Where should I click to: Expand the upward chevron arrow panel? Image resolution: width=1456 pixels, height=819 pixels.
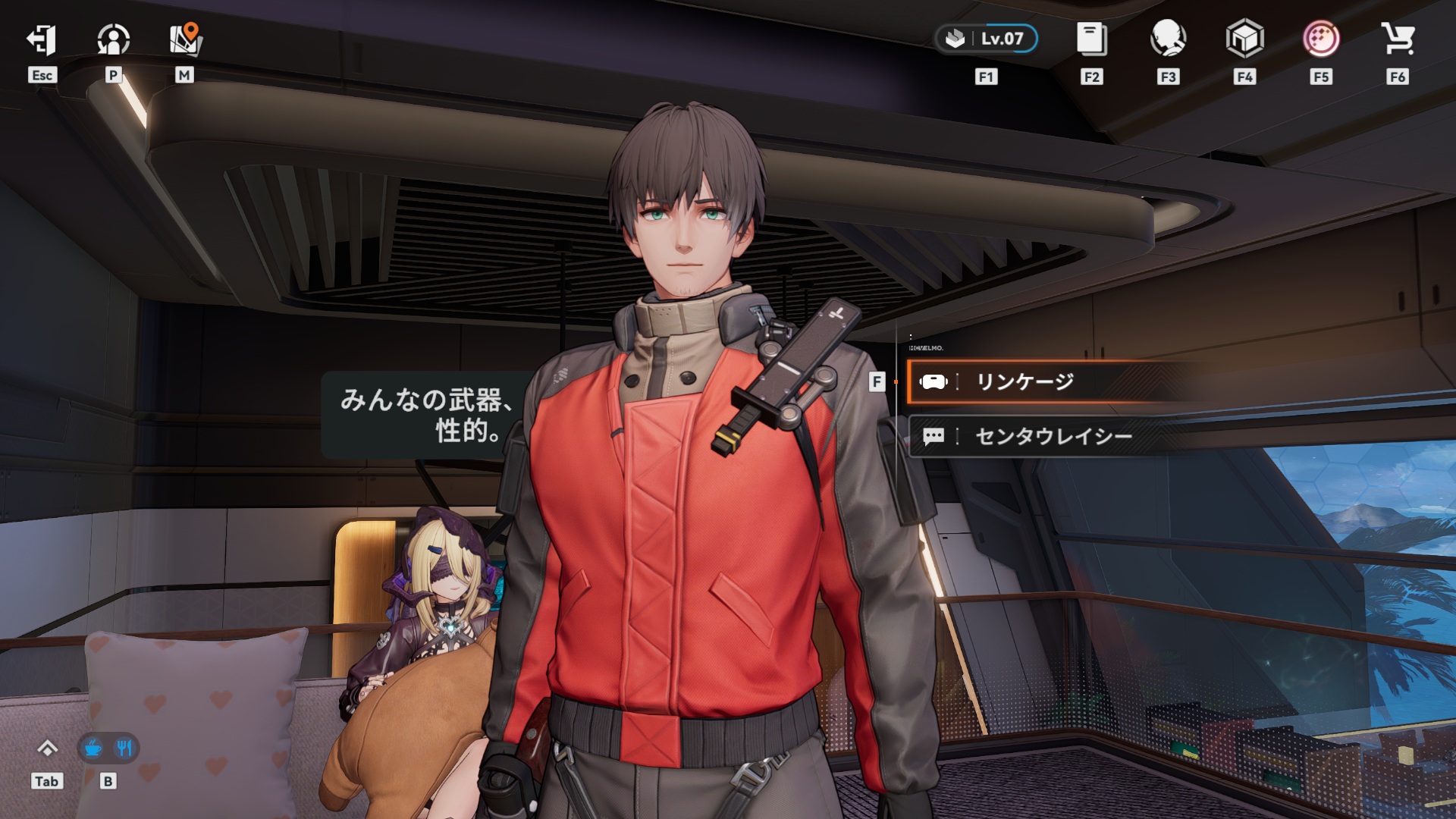coord(47,748)
